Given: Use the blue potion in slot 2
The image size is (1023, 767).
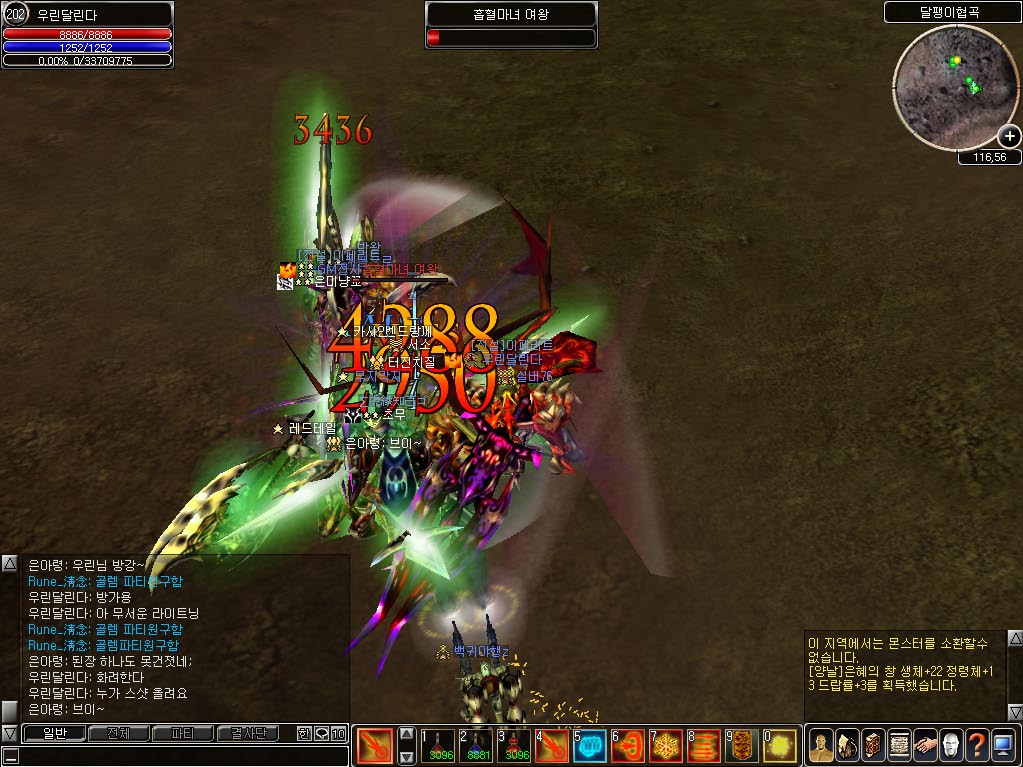Looking at the screenshot, I should [x=477, y=745].
